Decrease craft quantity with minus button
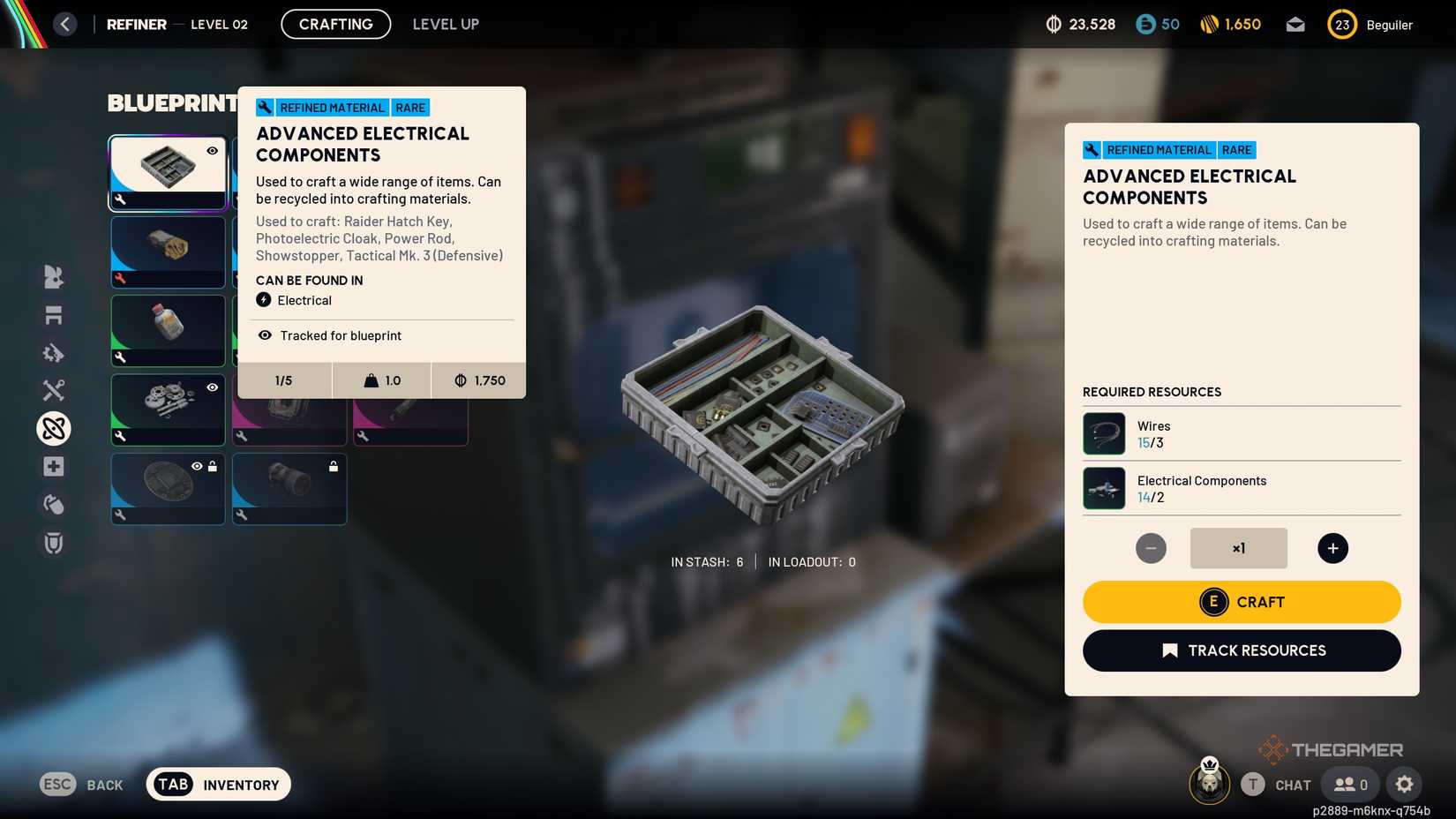 point(1151,547)
